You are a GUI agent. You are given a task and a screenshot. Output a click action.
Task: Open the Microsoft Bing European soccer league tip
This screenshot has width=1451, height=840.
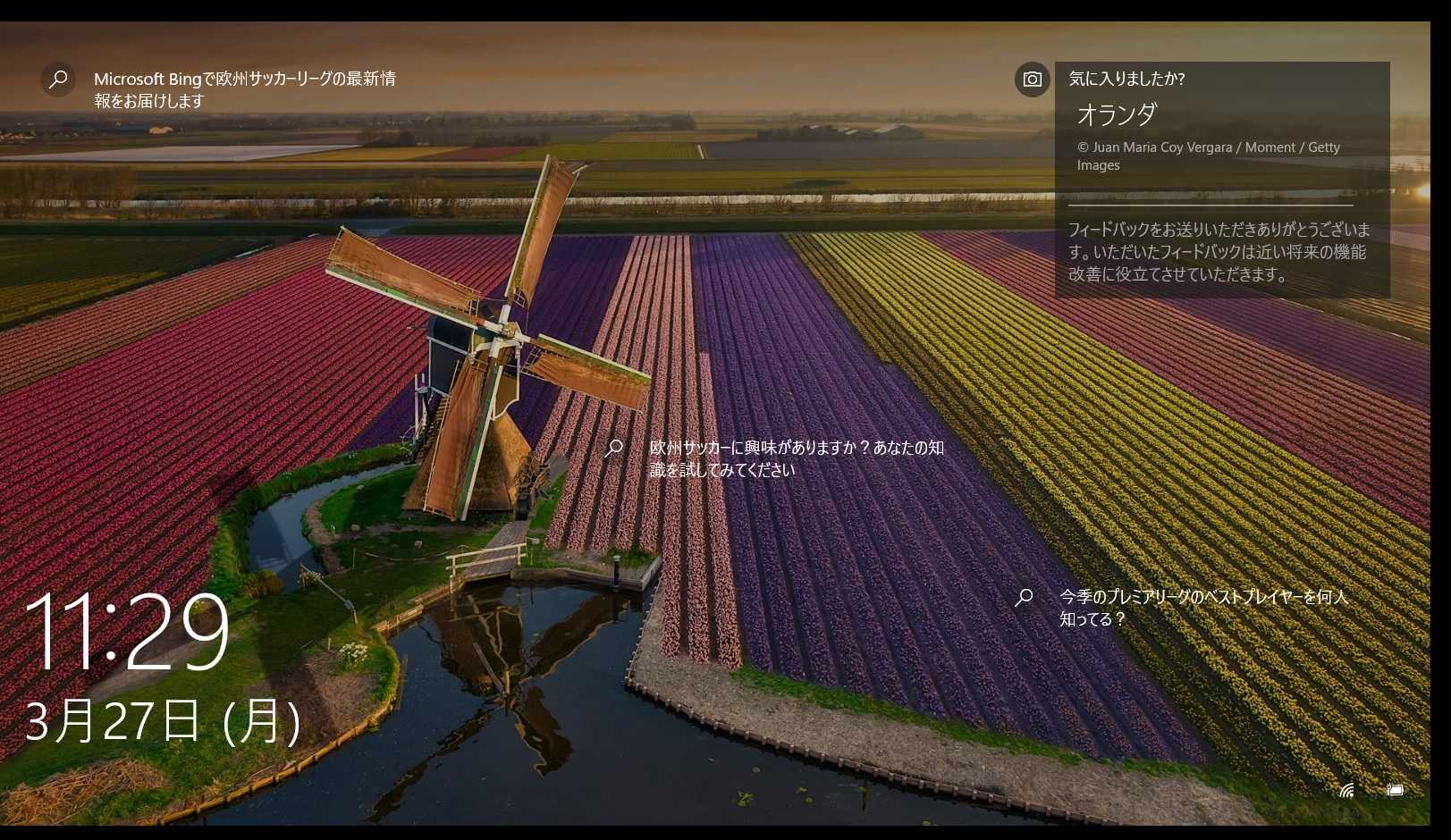click(x=243, y=89)
